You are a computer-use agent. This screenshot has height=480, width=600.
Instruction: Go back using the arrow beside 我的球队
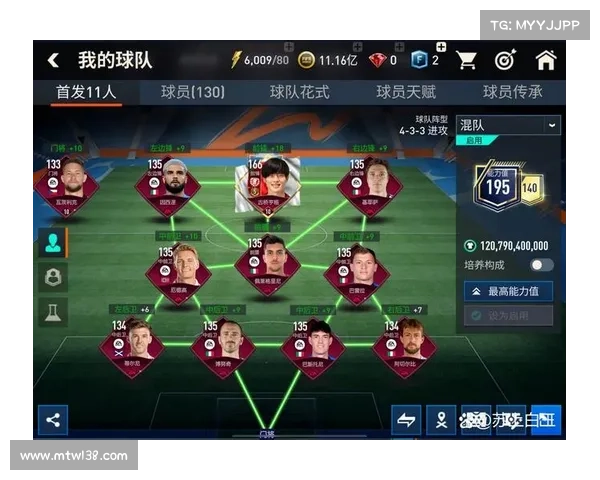click(53, 60)
